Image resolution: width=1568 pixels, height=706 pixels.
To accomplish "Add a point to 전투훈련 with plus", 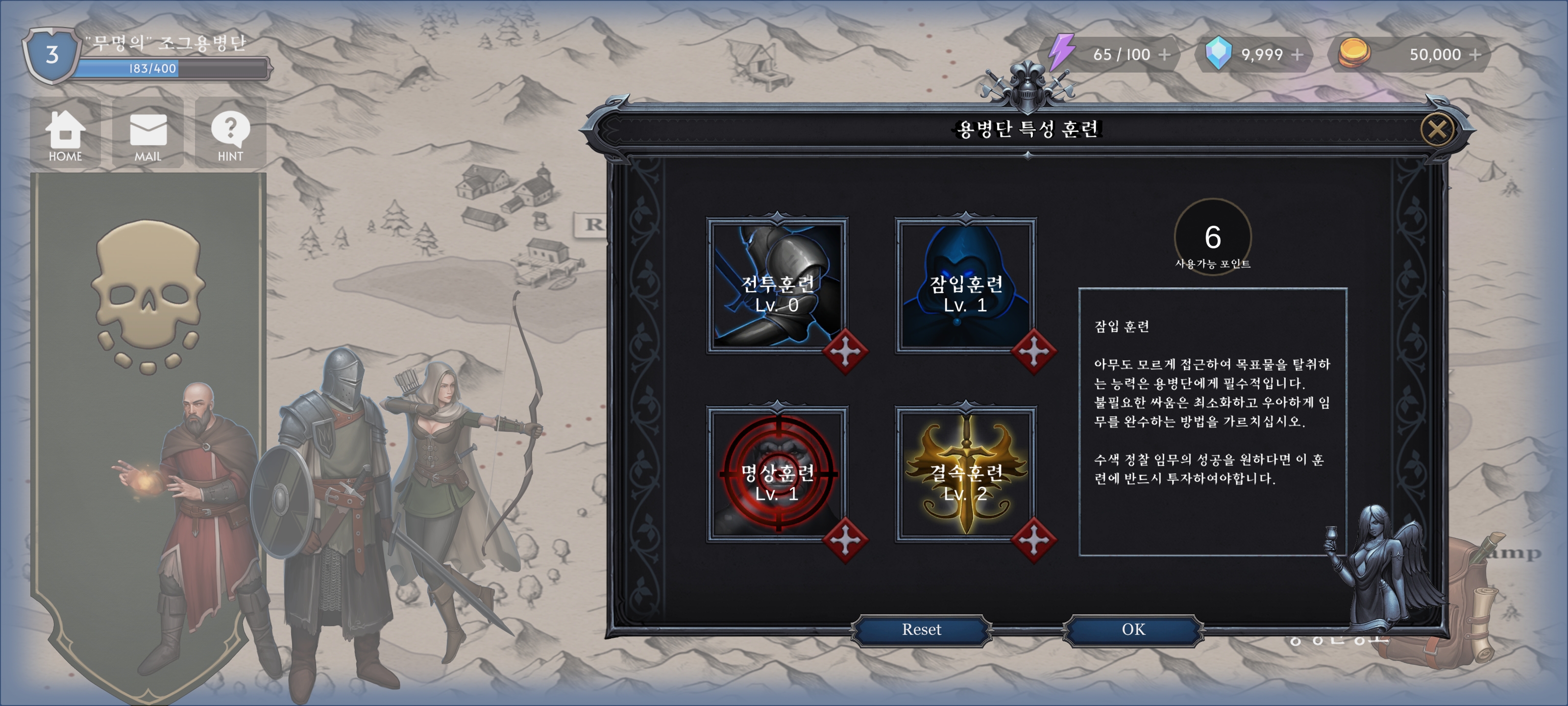I will 845,352.
